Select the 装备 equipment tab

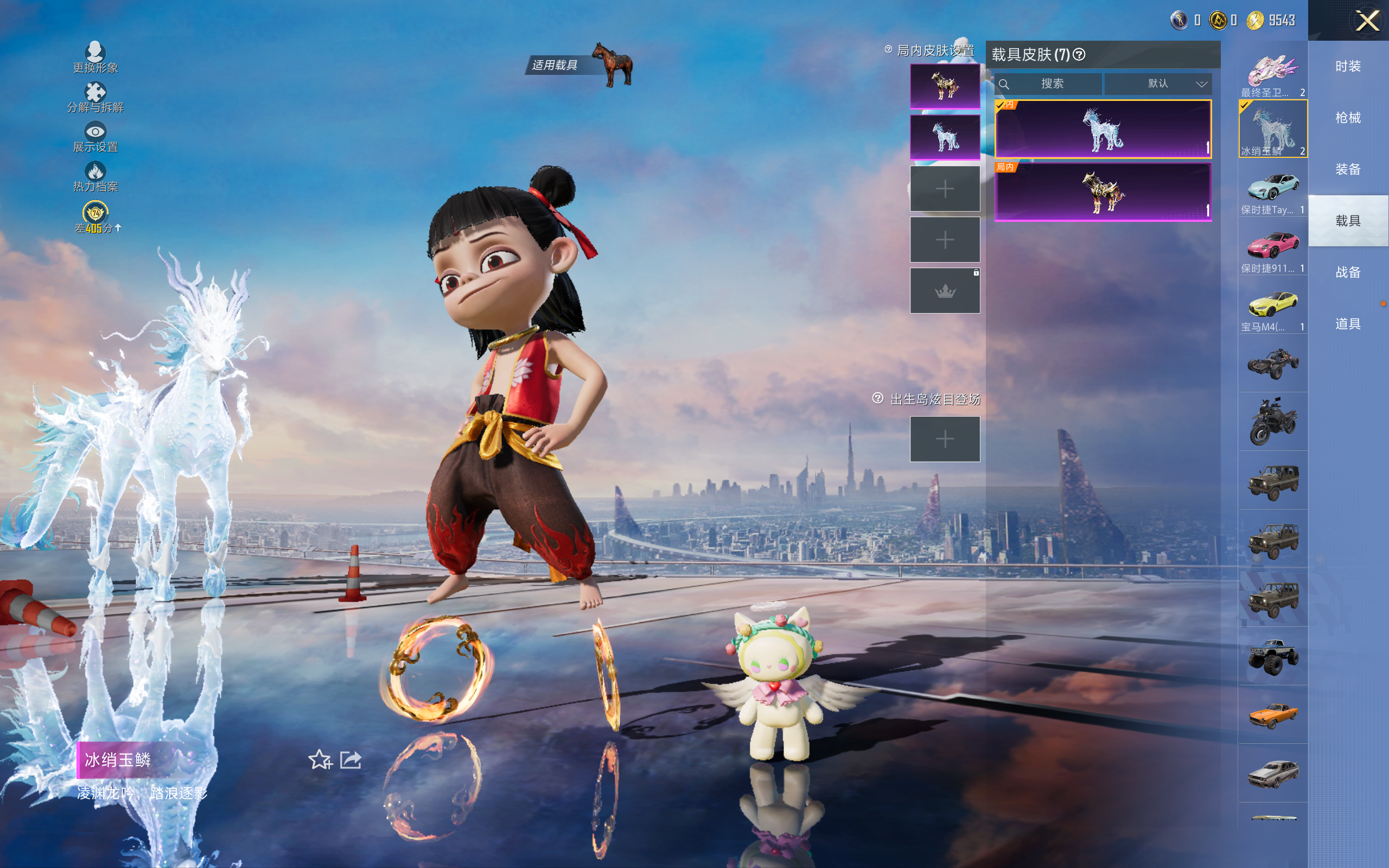pos(1348,169)
